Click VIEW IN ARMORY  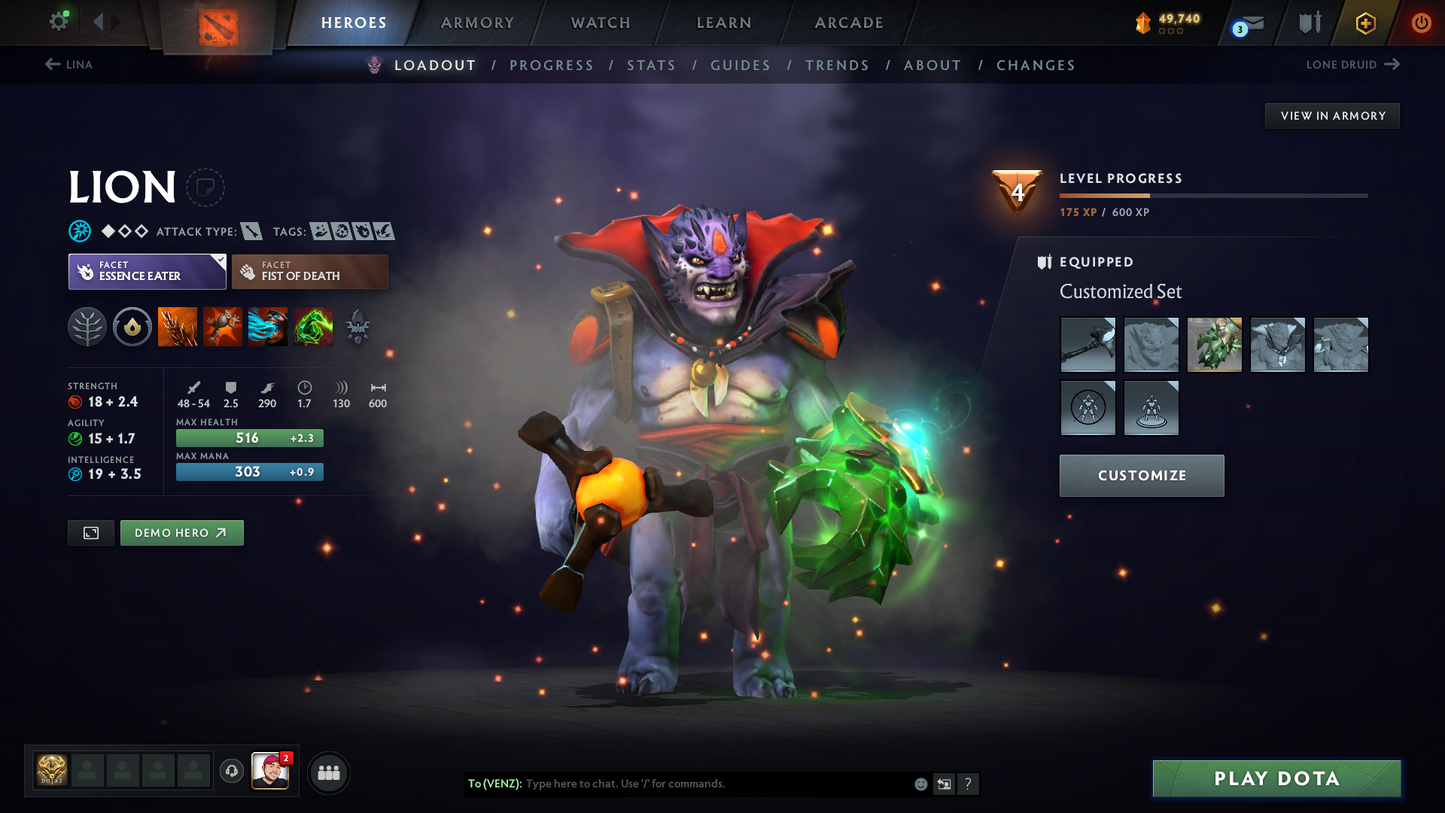1332,115
